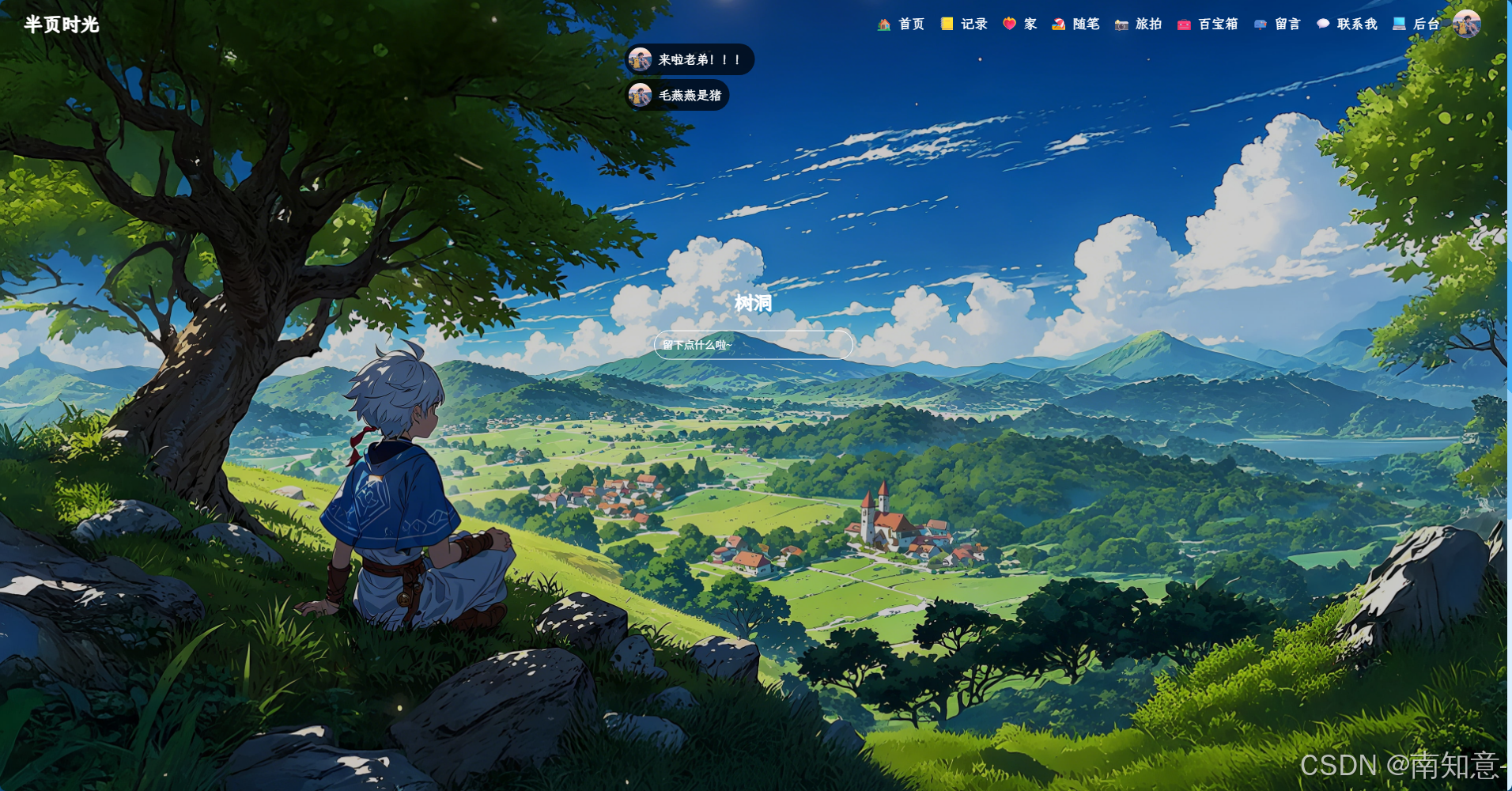1512x791 pixels.
Task: Switch to the 留言 messages page
Action: [x=1278, y=25]
